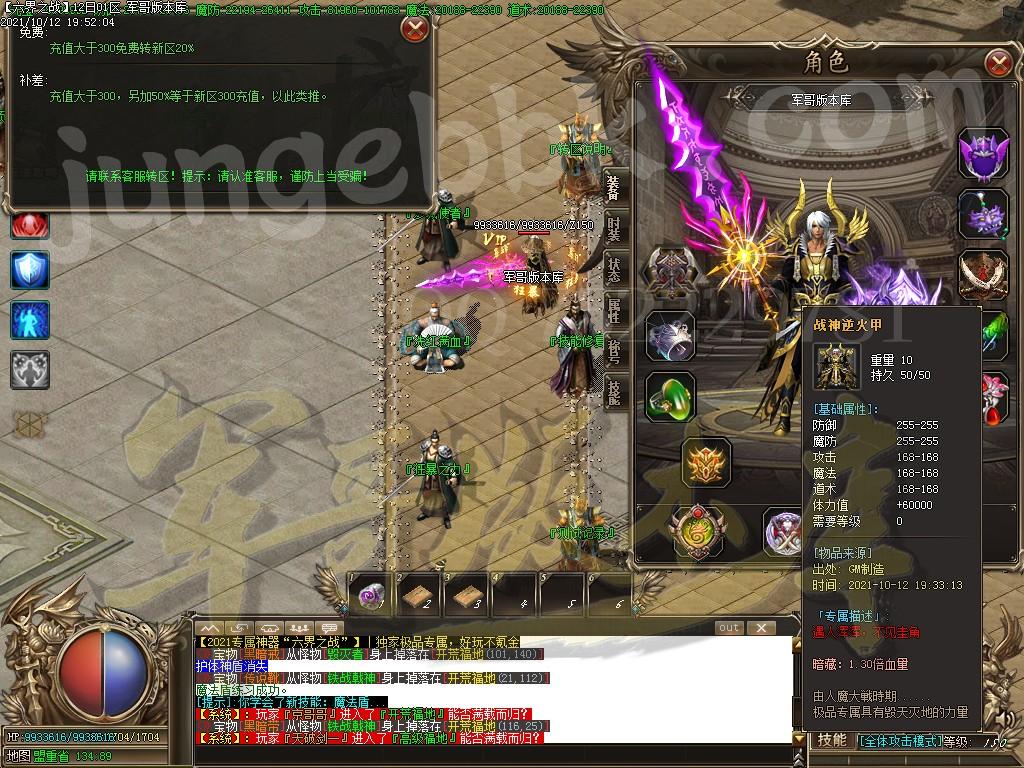Use the purple orb in hotbar slot 1
Screen dimensions: 1024x768
point(371,595)
